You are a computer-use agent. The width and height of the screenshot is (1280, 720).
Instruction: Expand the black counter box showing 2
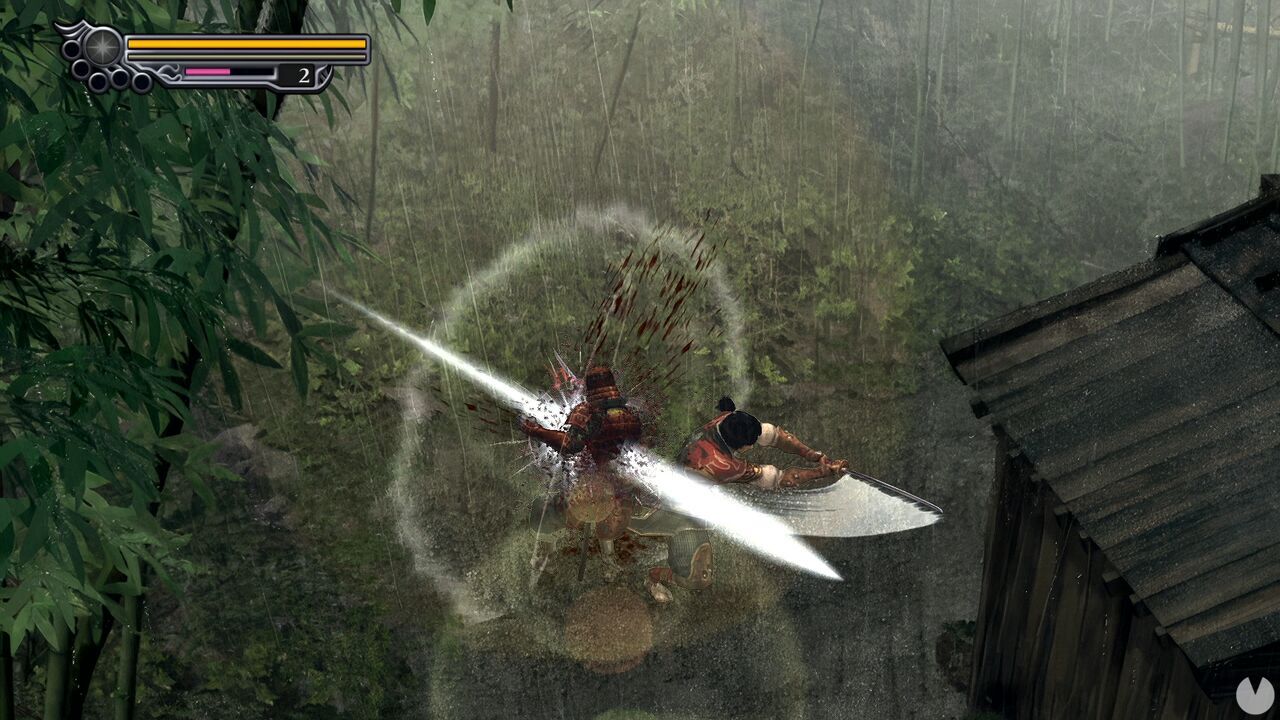click(295, 74)
